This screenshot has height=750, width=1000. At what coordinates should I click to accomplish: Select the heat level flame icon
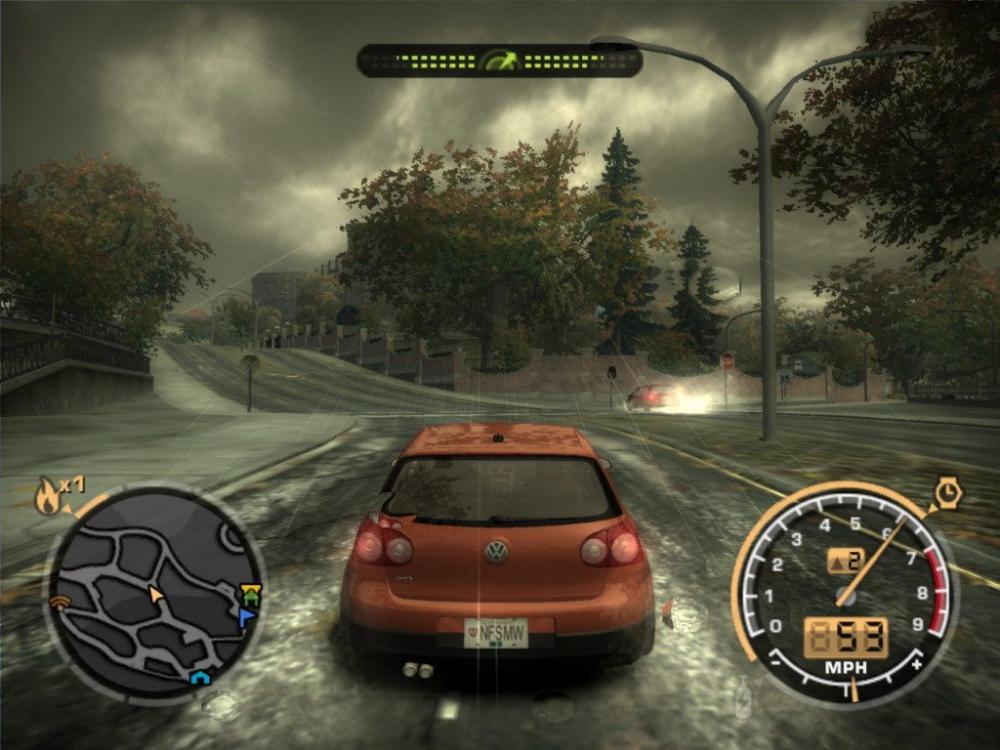(48, 498)
